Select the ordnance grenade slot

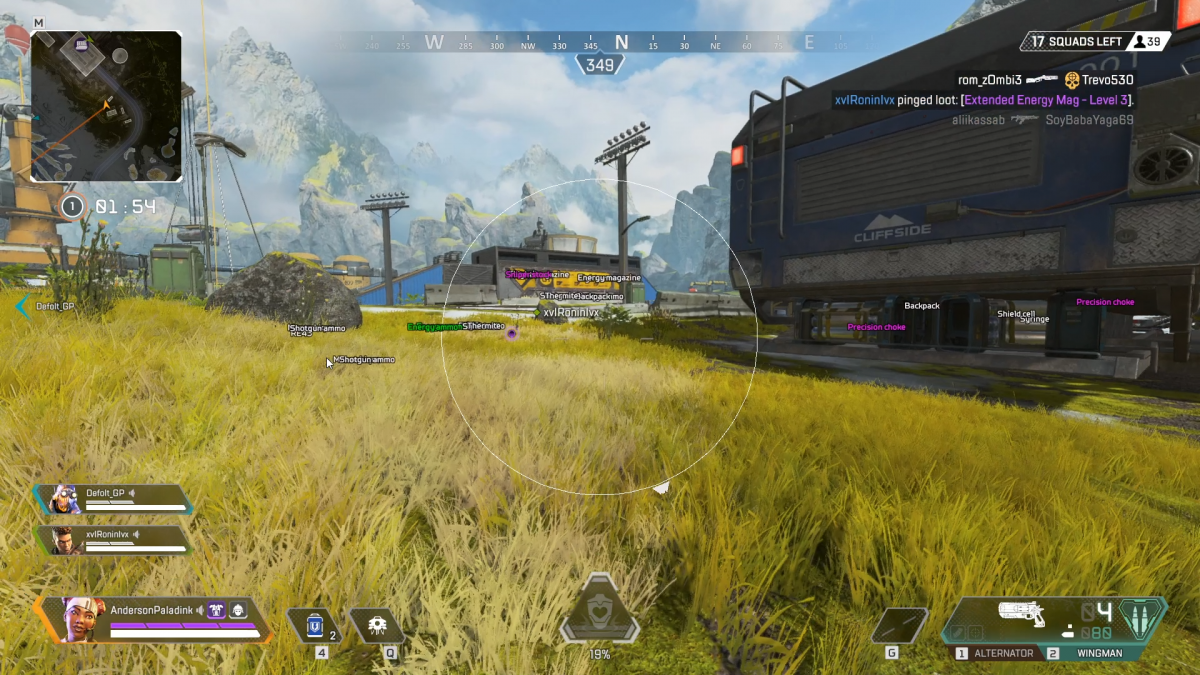[x=898, y=626]
